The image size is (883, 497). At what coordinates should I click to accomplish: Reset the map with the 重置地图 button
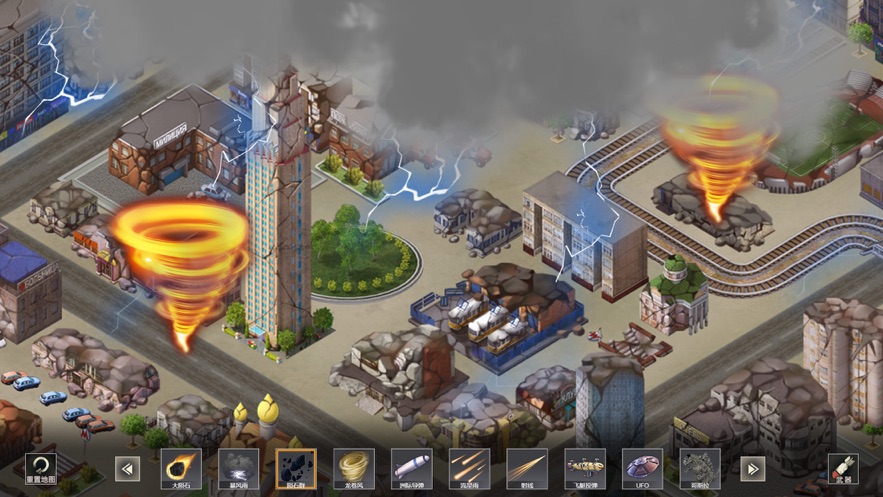pyautogui.click(x=40, y=467)
